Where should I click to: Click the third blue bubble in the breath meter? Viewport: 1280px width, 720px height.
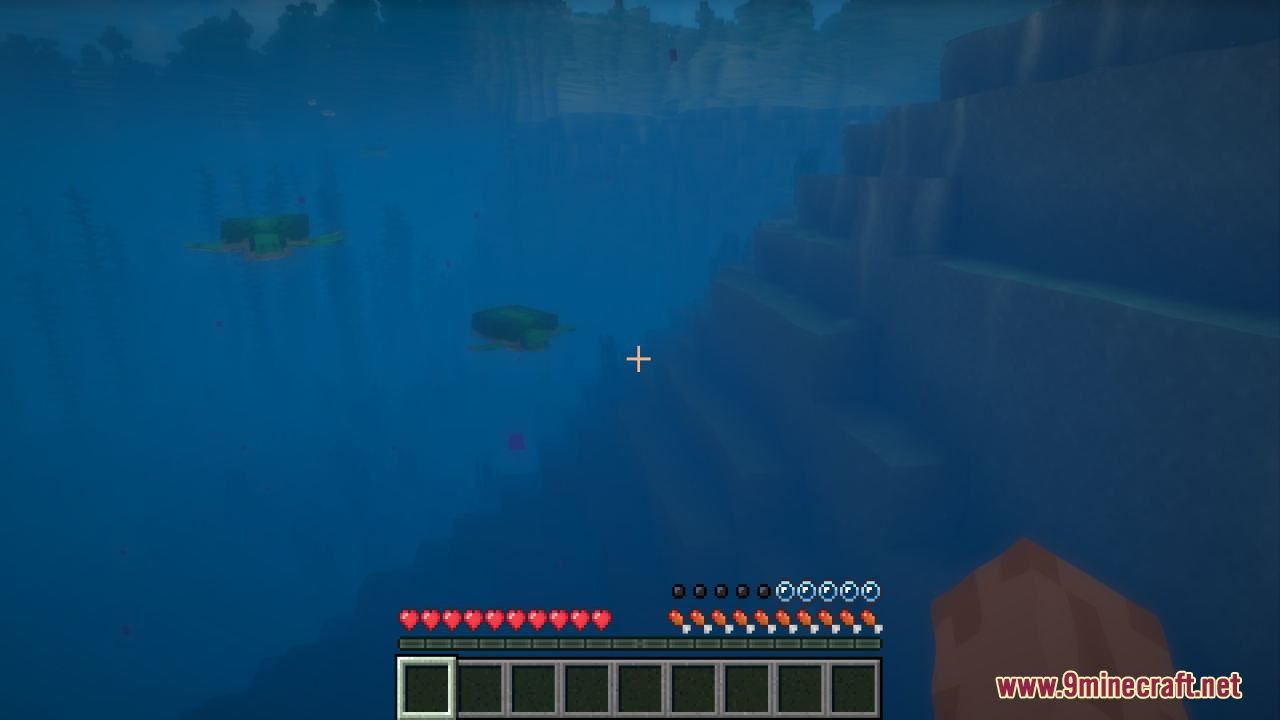[826, 590]
